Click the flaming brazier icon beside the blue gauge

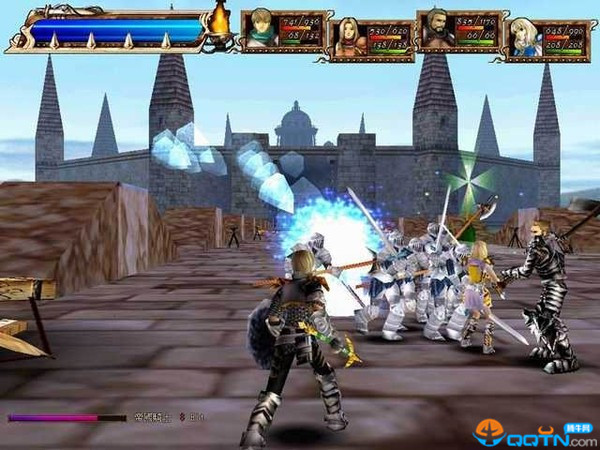219,20
